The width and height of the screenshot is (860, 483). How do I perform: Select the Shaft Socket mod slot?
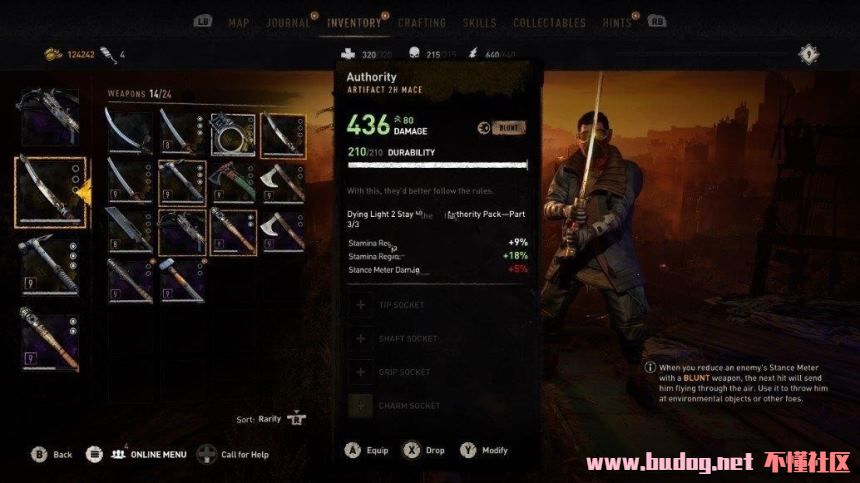coord(407,339)
